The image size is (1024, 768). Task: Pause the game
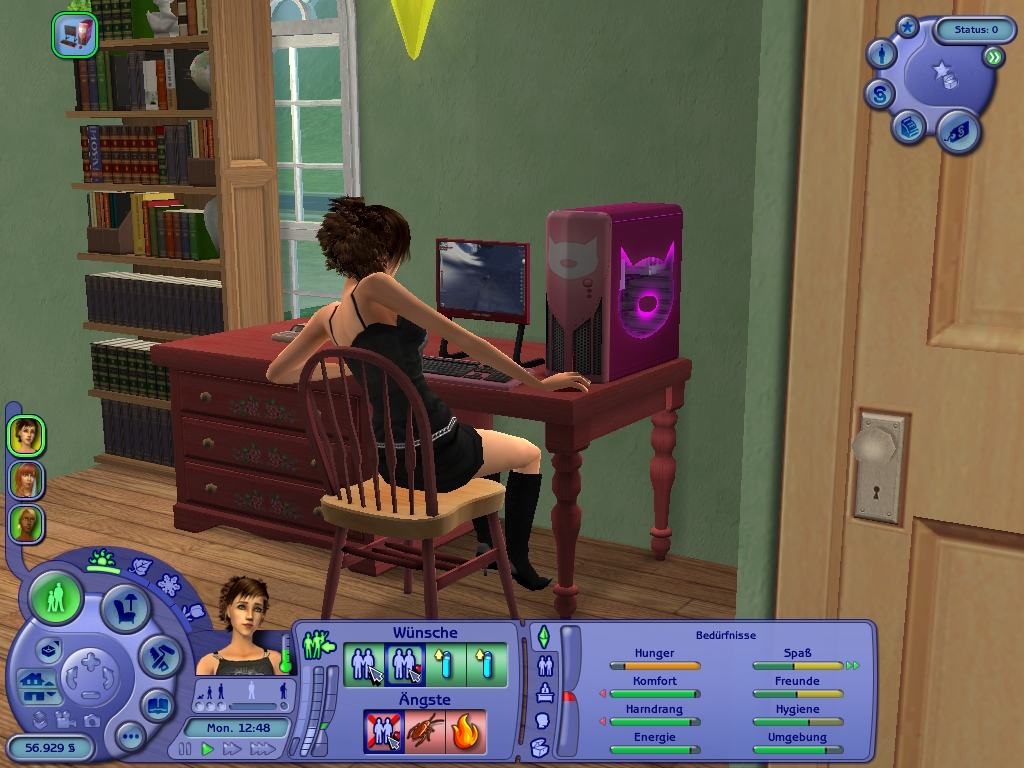pos(185,748)
